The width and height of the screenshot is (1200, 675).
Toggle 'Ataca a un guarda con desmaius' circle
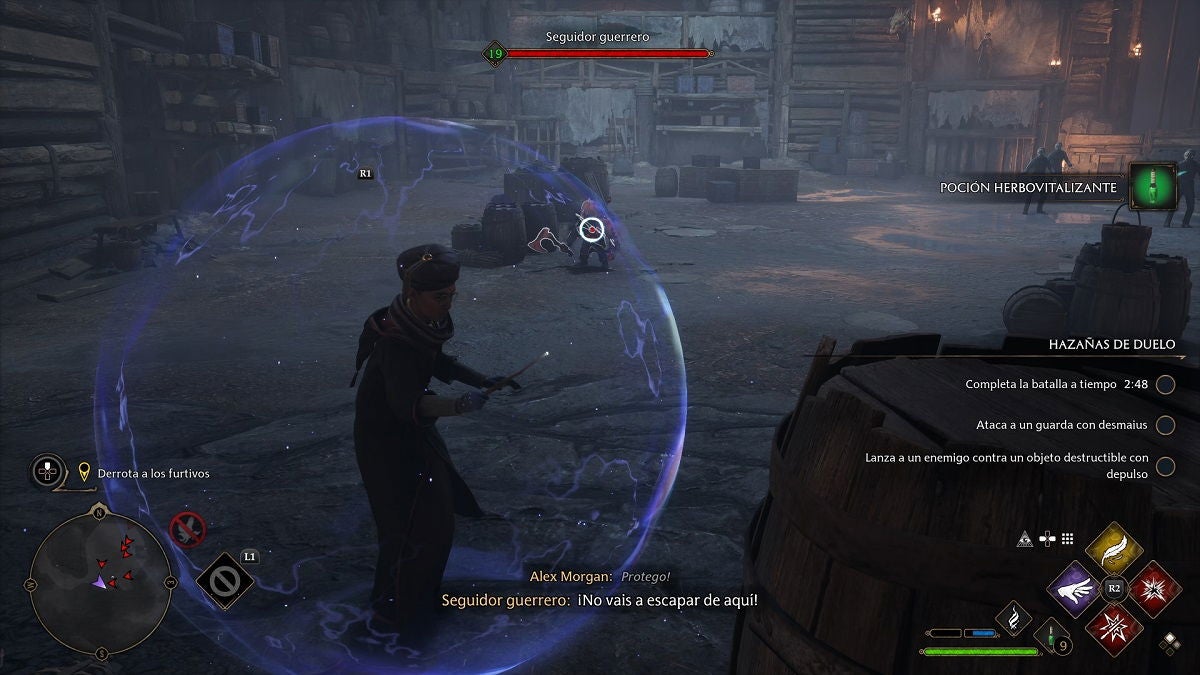click(1165, 425)
